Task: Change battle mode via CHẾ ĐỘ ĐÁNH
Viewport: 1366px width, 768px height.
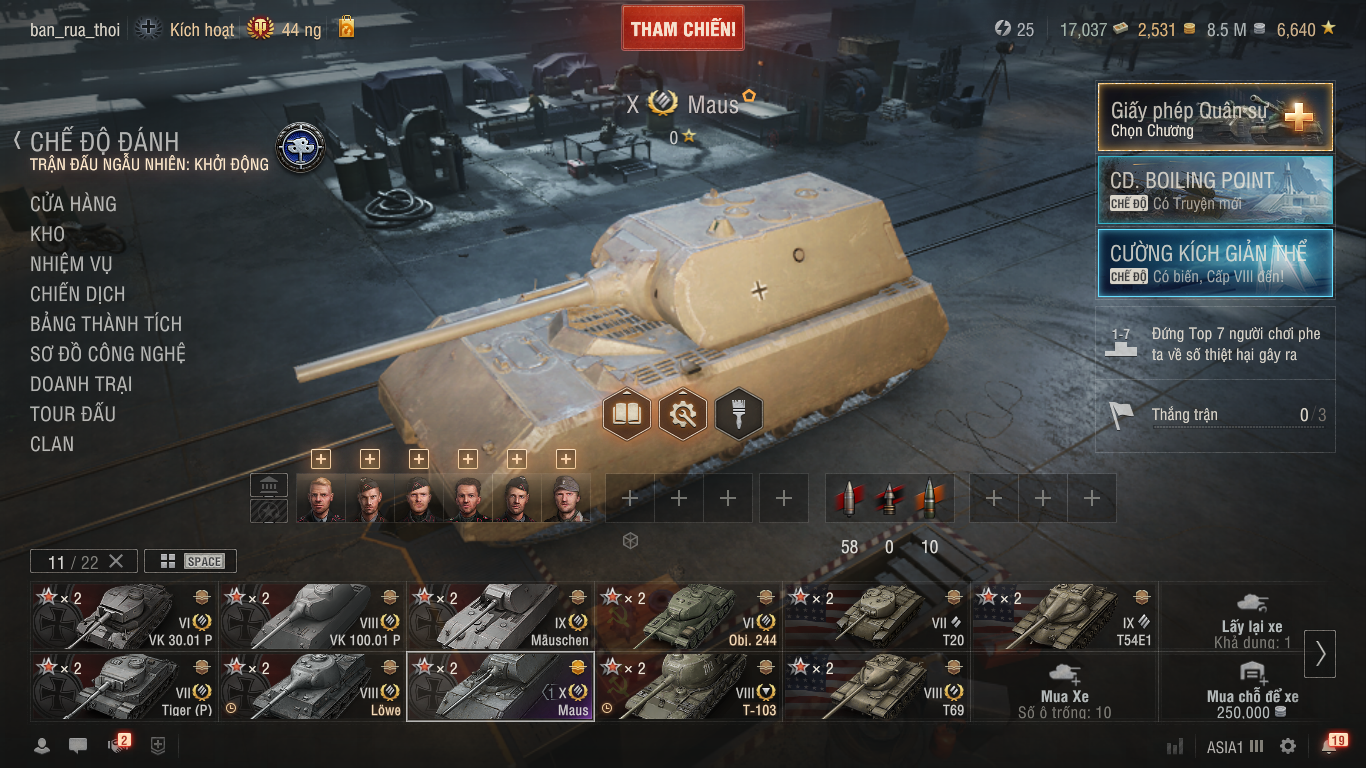Action: (105, 141)
